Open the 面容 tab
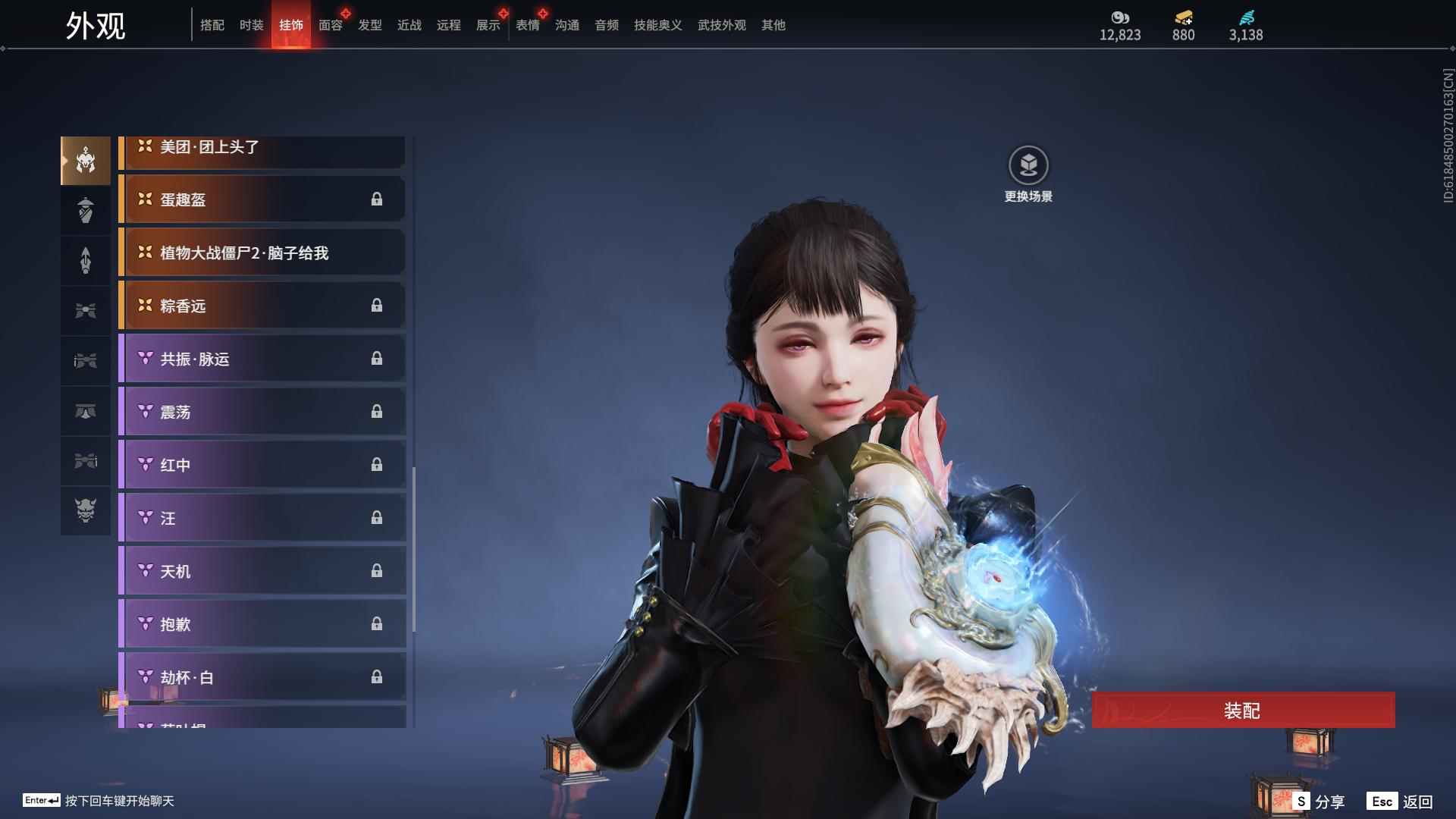 coord(329,24)
